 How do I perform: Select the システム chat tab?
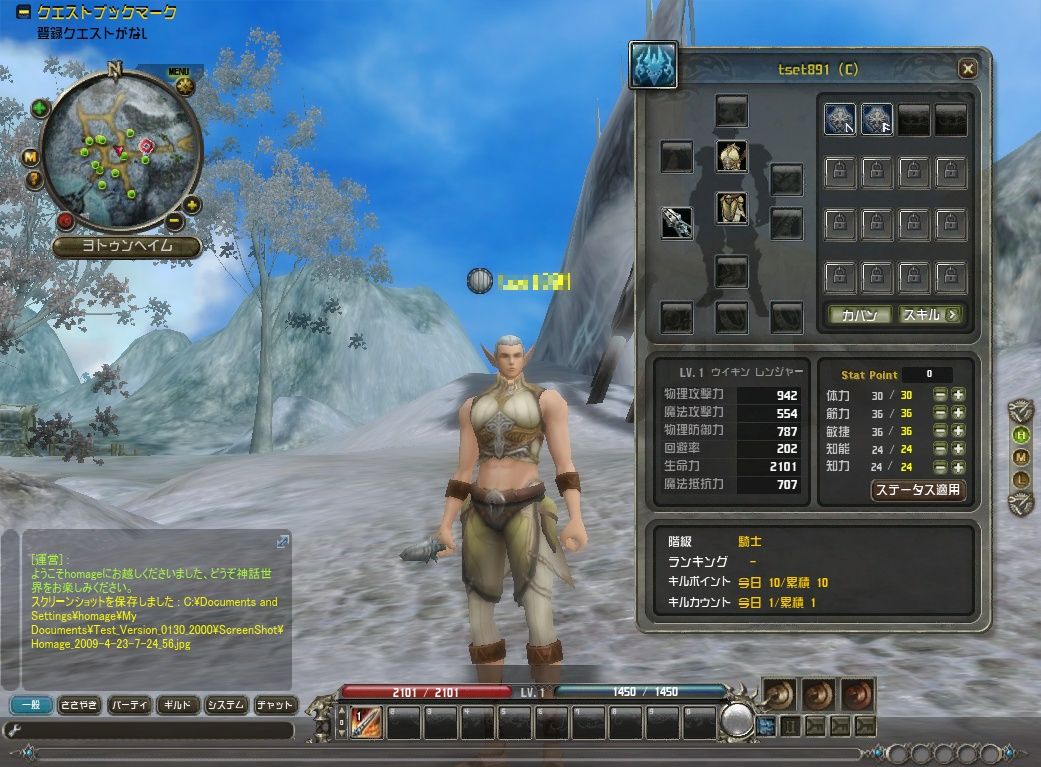[x=226, y=705]
